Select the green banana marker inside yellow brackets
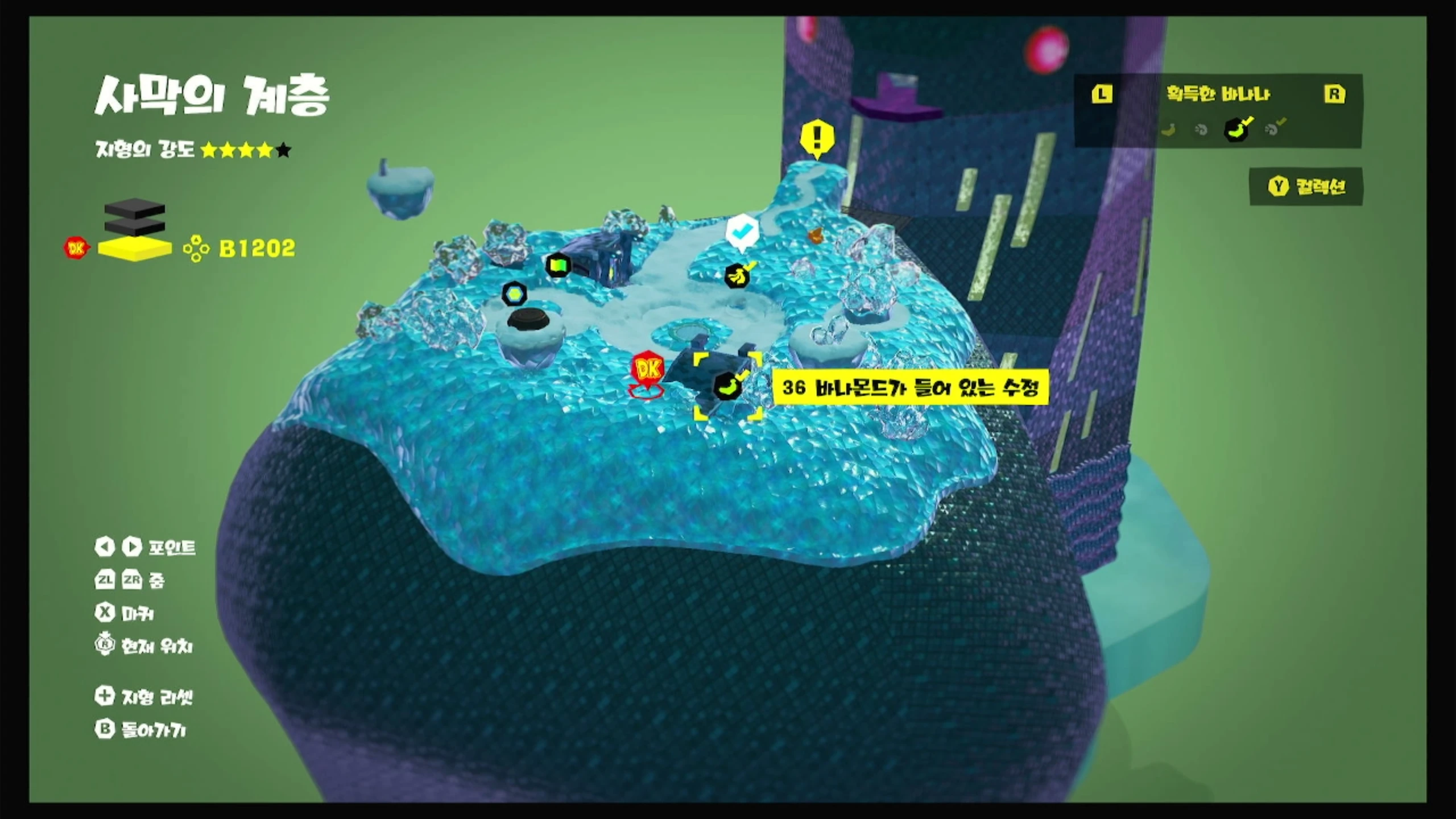 click(x=727, y=387)
